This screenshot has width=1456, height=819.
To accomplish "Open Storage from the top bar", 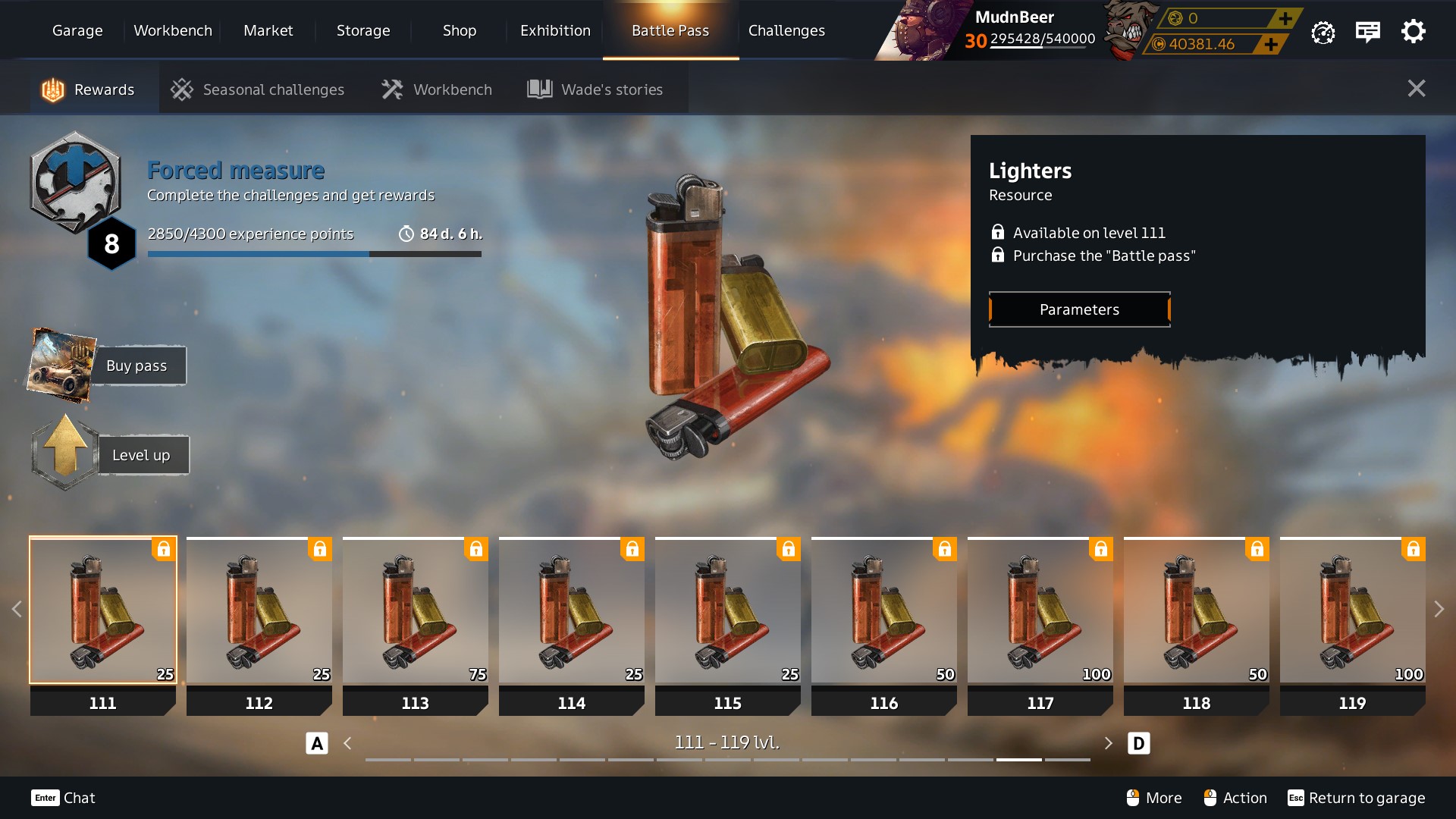I will click(x=363, y=30).
